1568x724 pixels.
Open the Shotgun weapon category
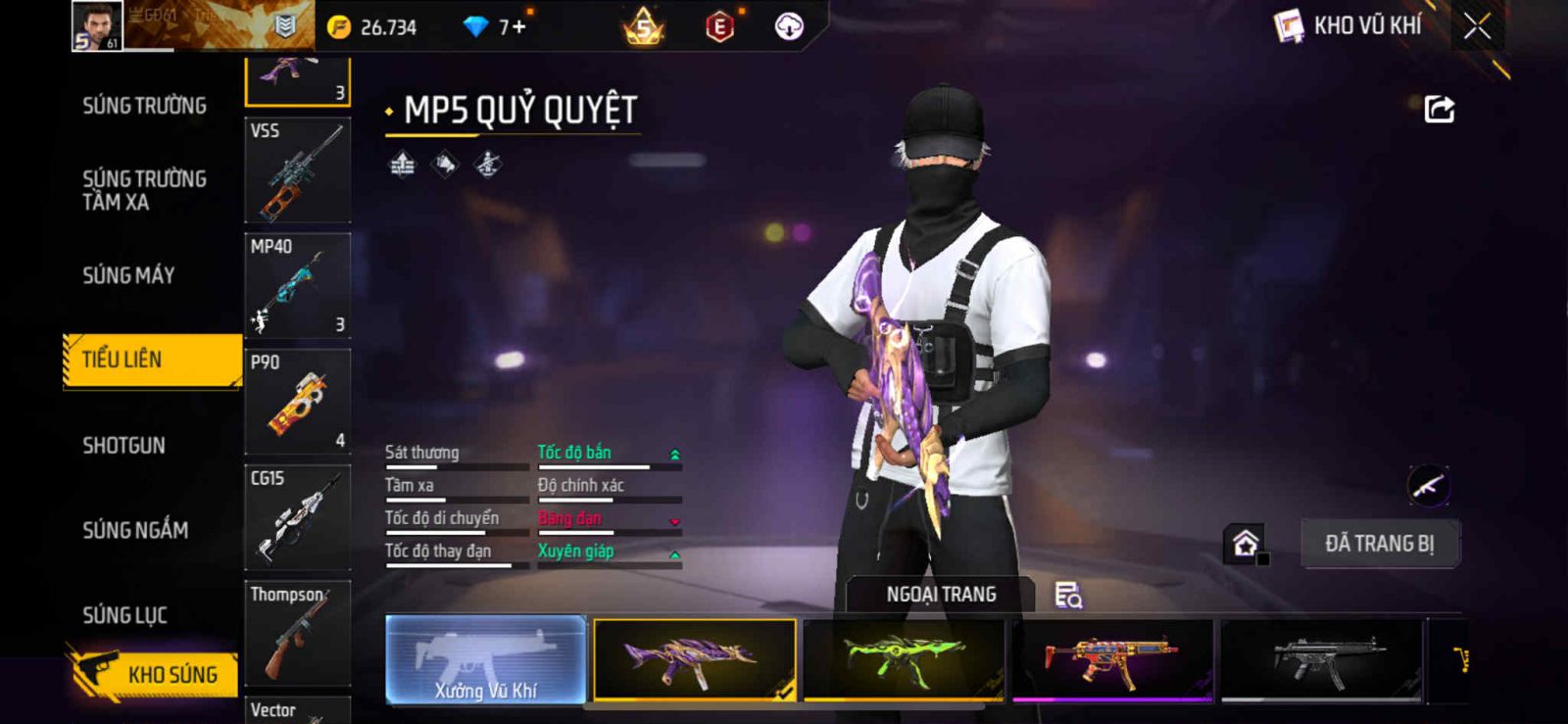point(123,446)
